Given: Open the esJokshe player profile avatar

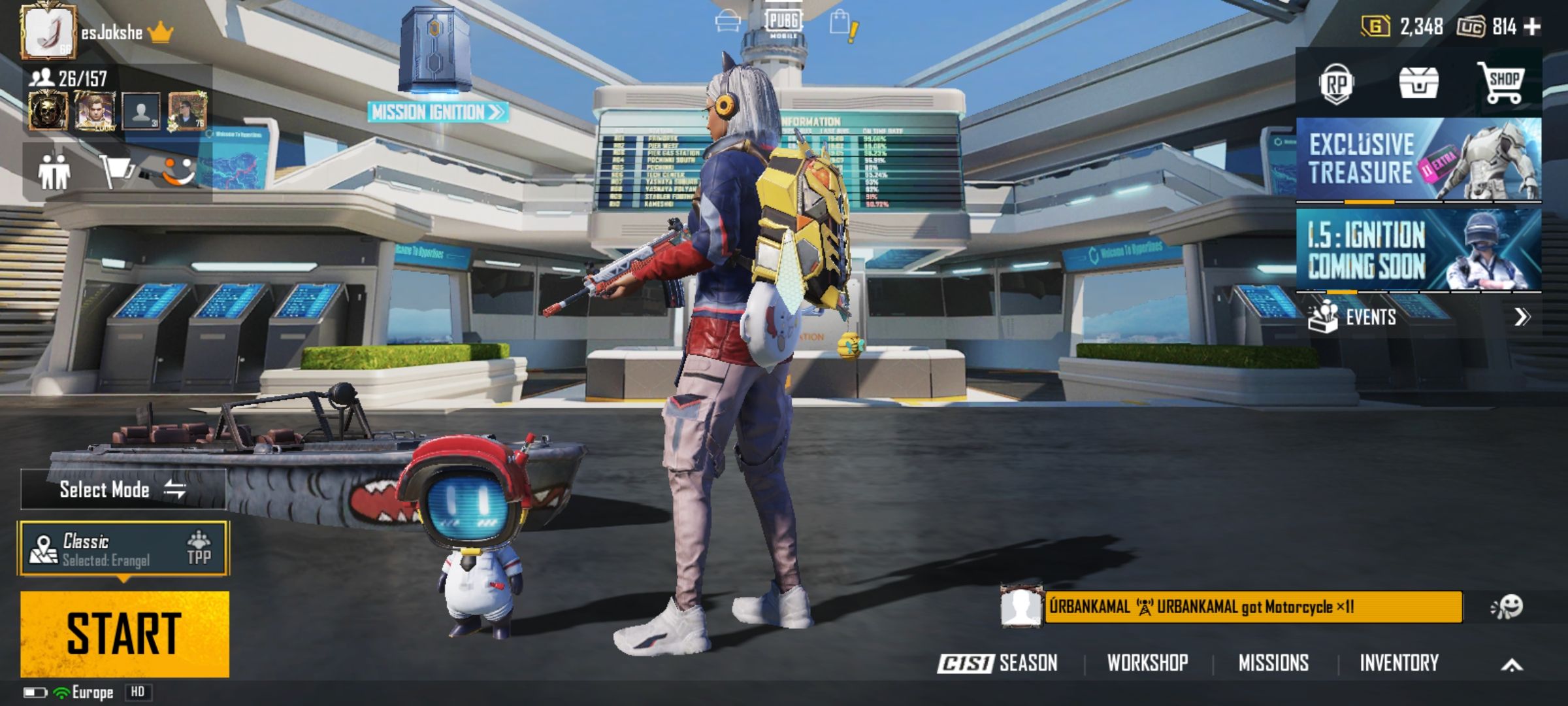Looking at the screenshot, I should (x=48, y=31).
